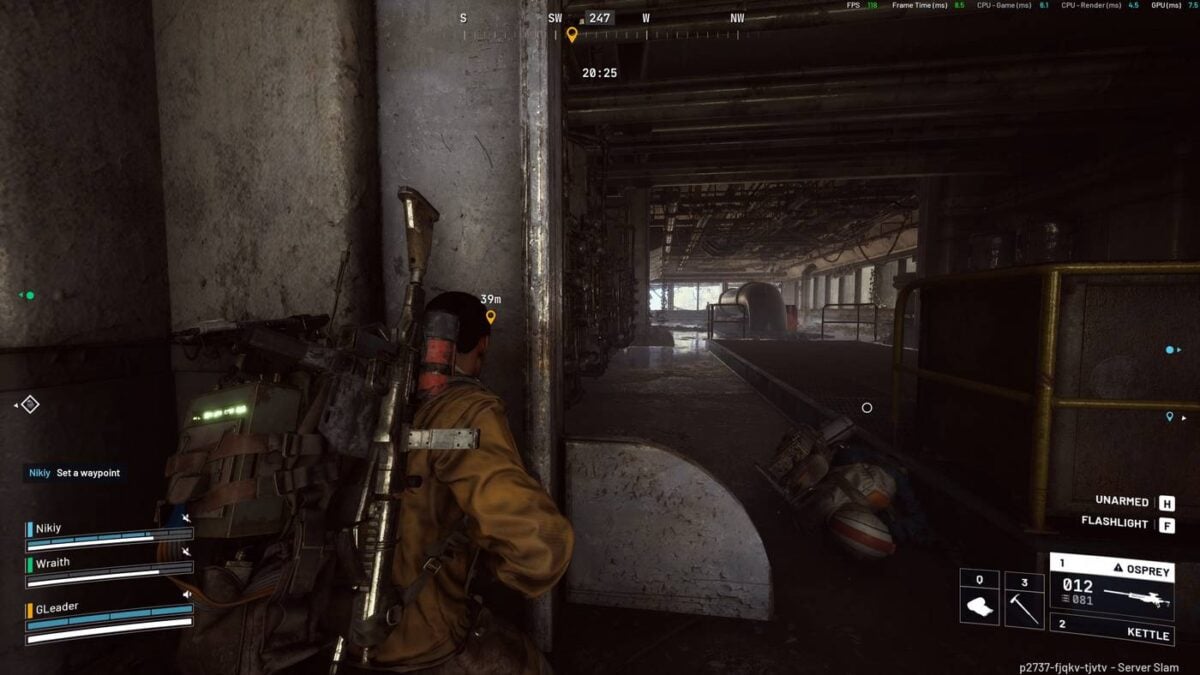1200x675 pixels.
Task: Toggle Nikiy's muted microphone icon
Action: tap(187, 518)
